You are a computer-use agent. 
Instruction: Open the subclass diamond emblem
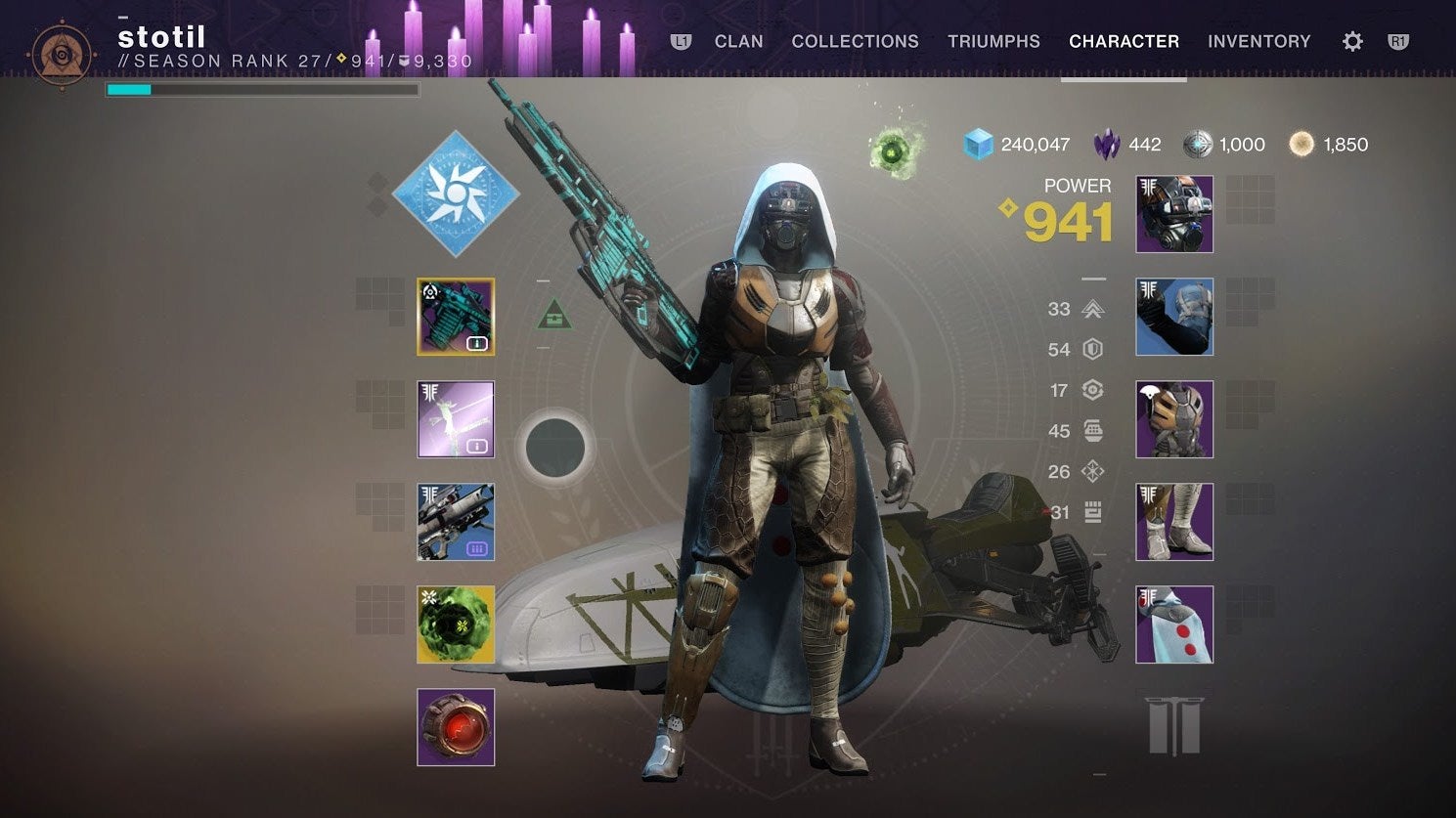(456, 193)
